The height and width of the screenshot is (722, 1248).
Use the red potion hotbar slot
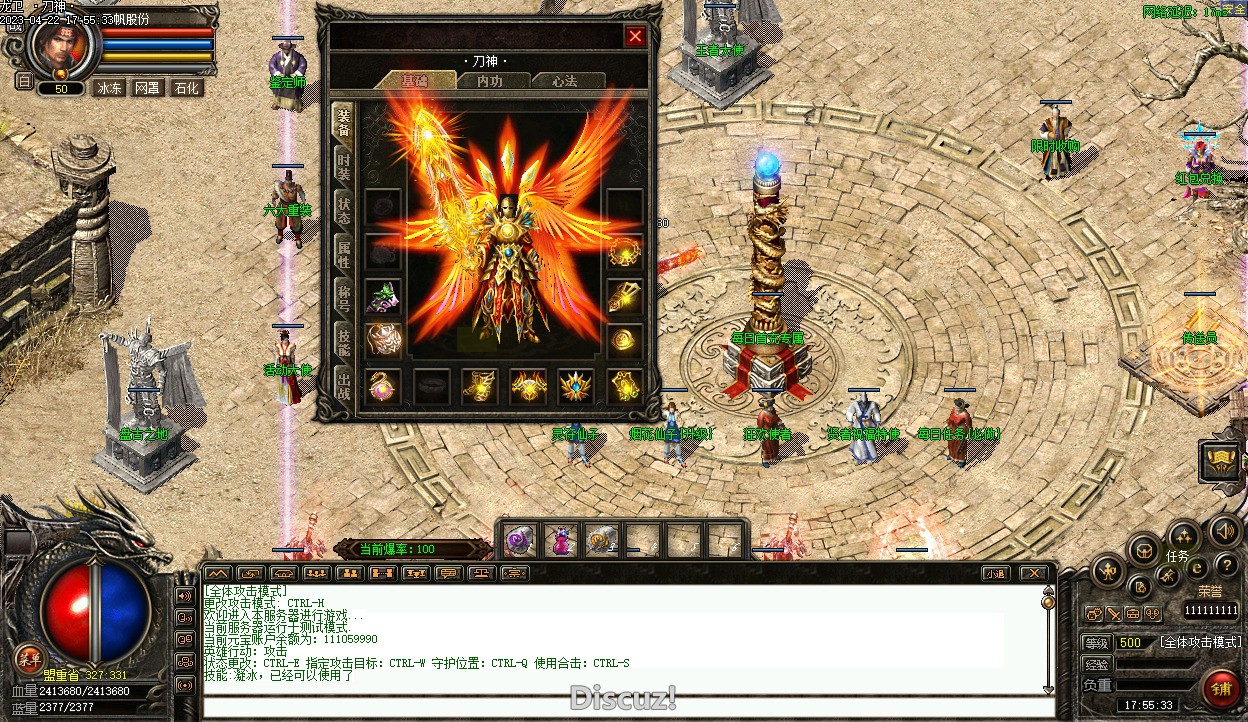coord(560,541)
